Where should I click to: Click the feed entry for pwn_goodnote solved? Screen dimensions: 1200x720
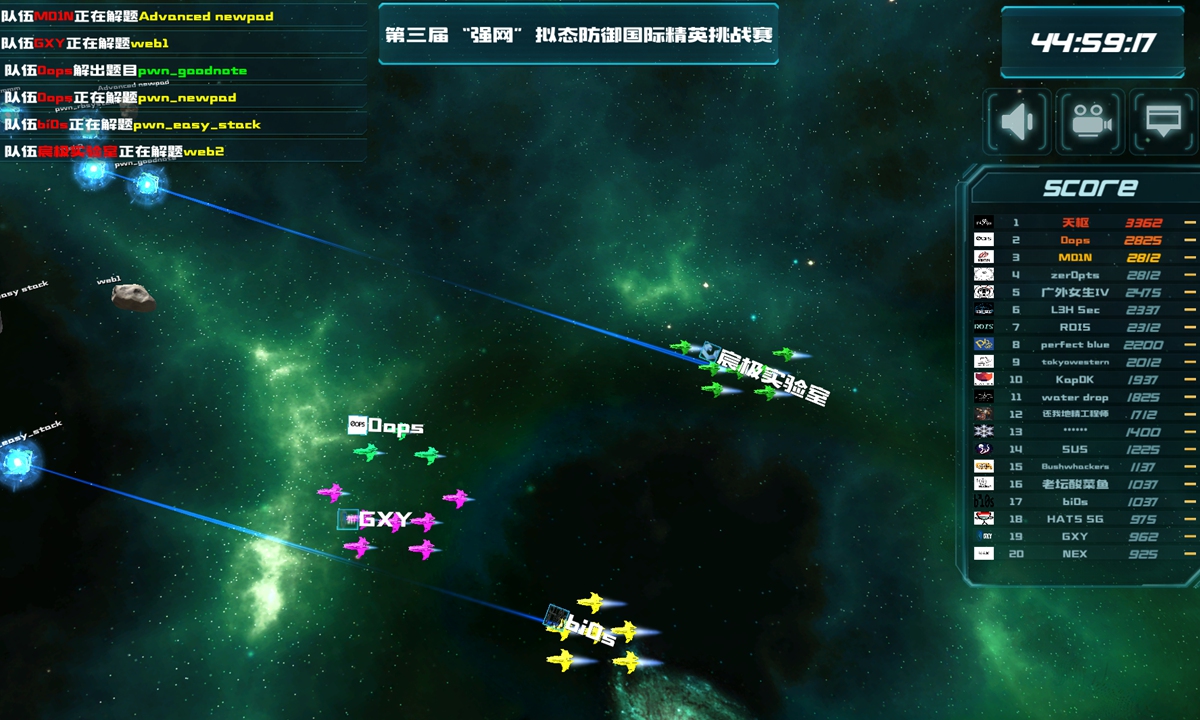(x=125, y=71)
